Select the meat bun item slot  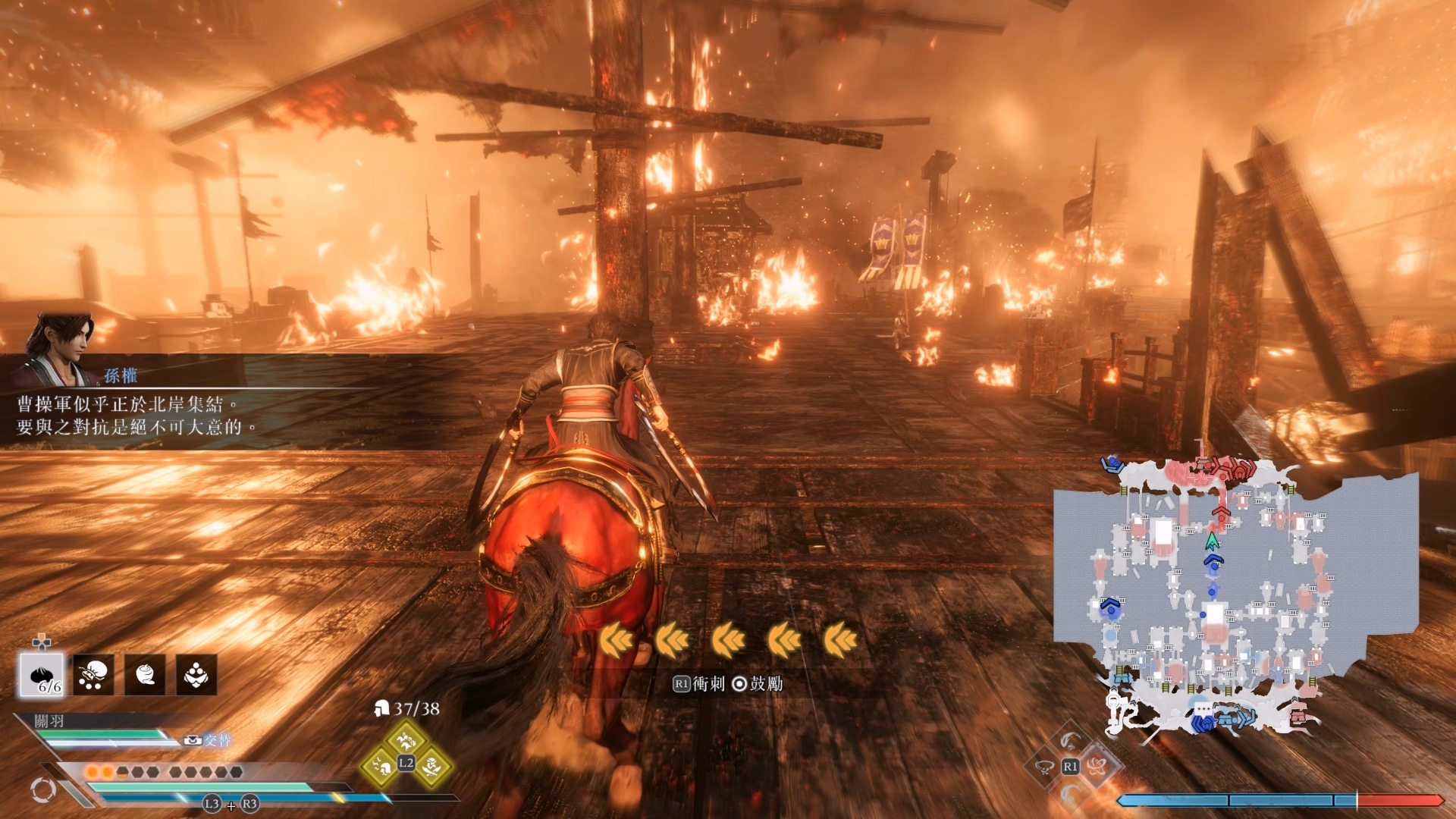pyautogui.click(x=42, y=674)
